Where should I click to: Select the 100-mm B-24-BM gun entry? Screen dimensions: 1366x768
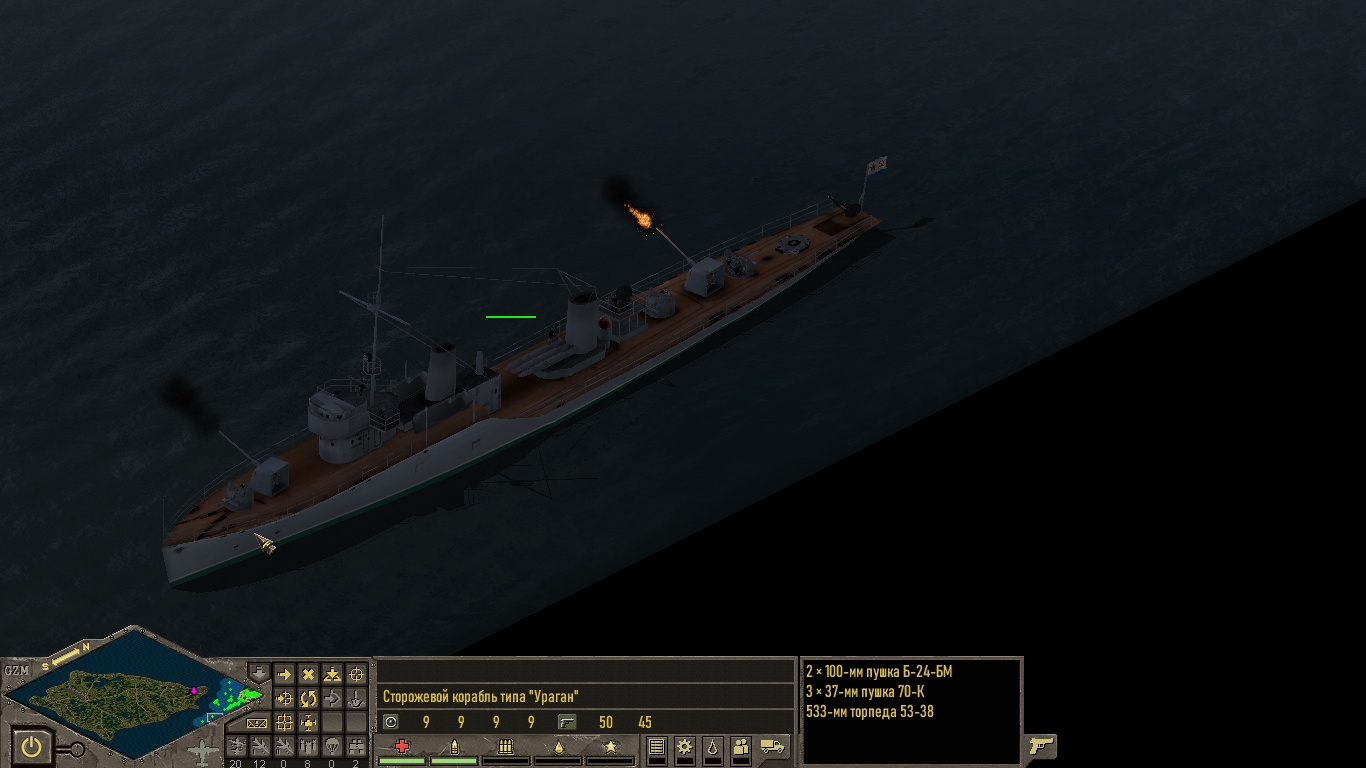(x=879, y=672)
